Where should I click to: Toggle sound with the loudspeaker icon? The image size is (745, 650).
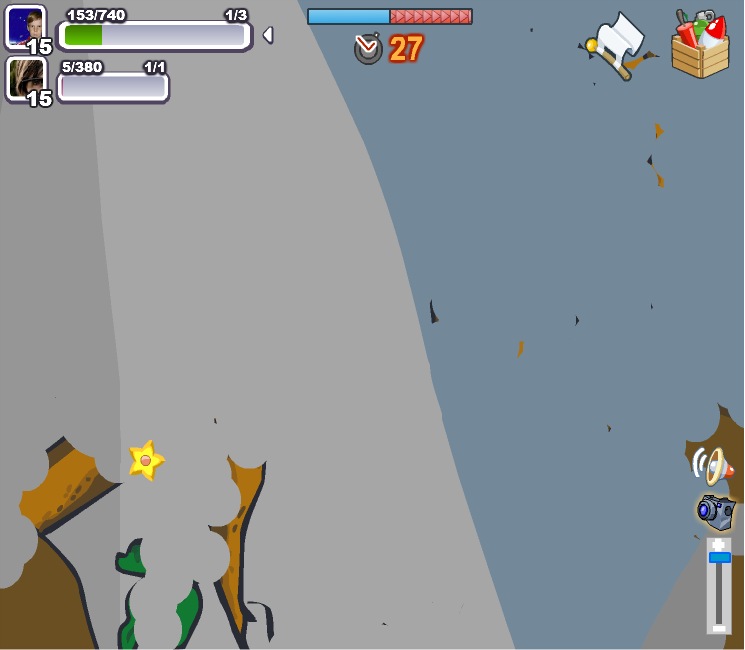tap(712, 465)
